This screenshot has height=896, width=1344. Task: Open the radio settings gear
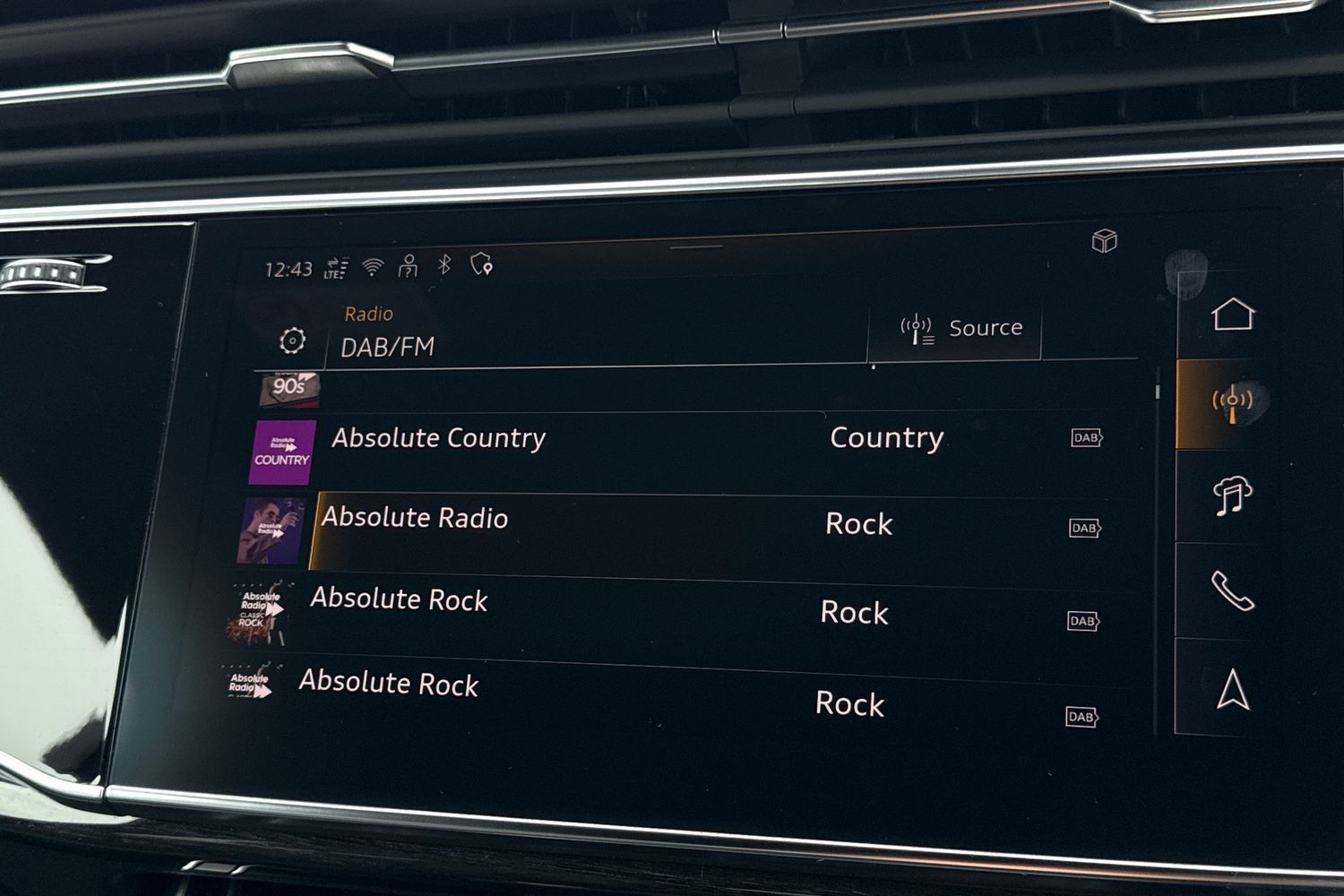[292, 341]
